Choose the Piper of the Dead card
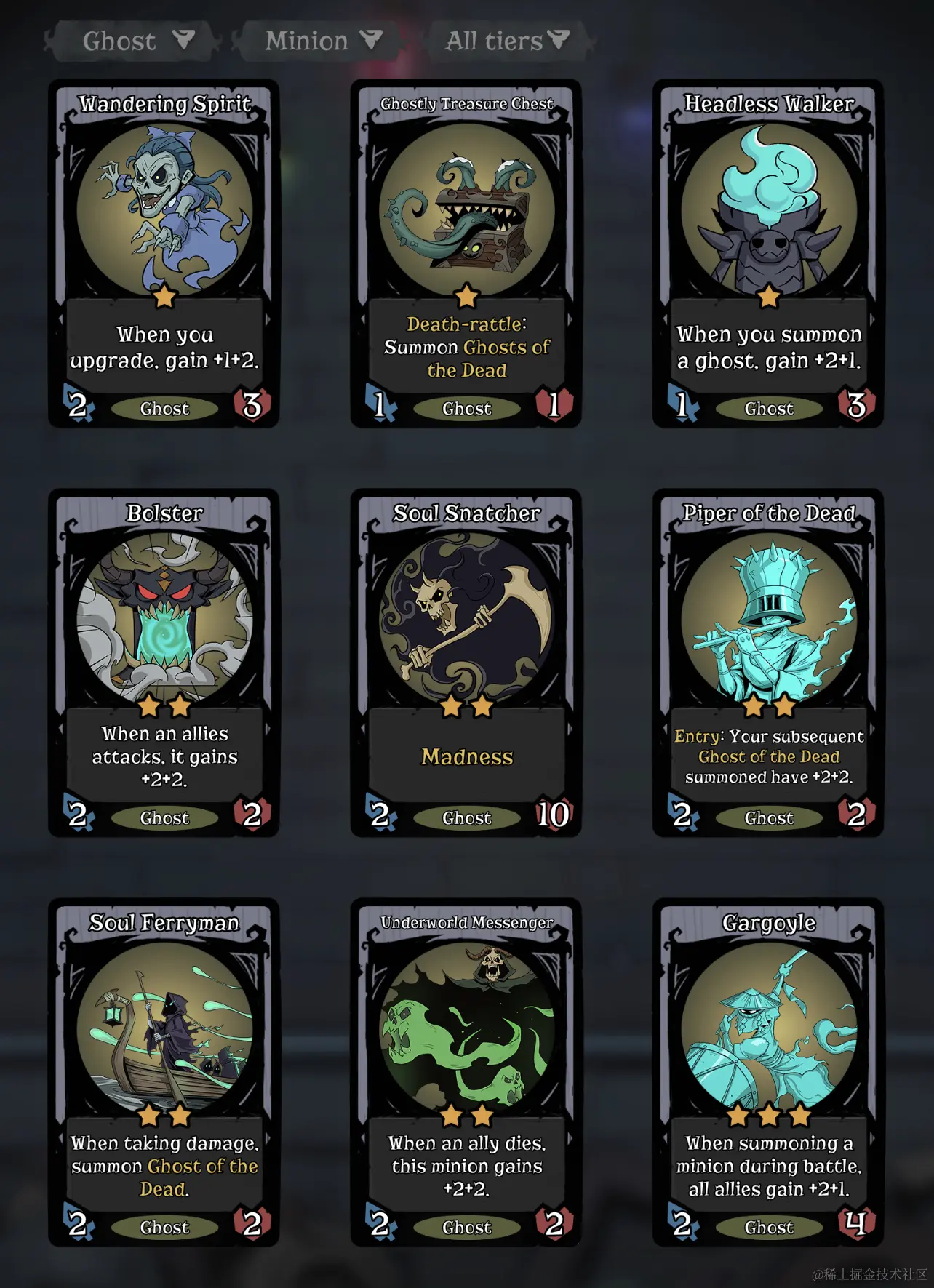The height and width of the screenshot is (1288, 934). 768,663
